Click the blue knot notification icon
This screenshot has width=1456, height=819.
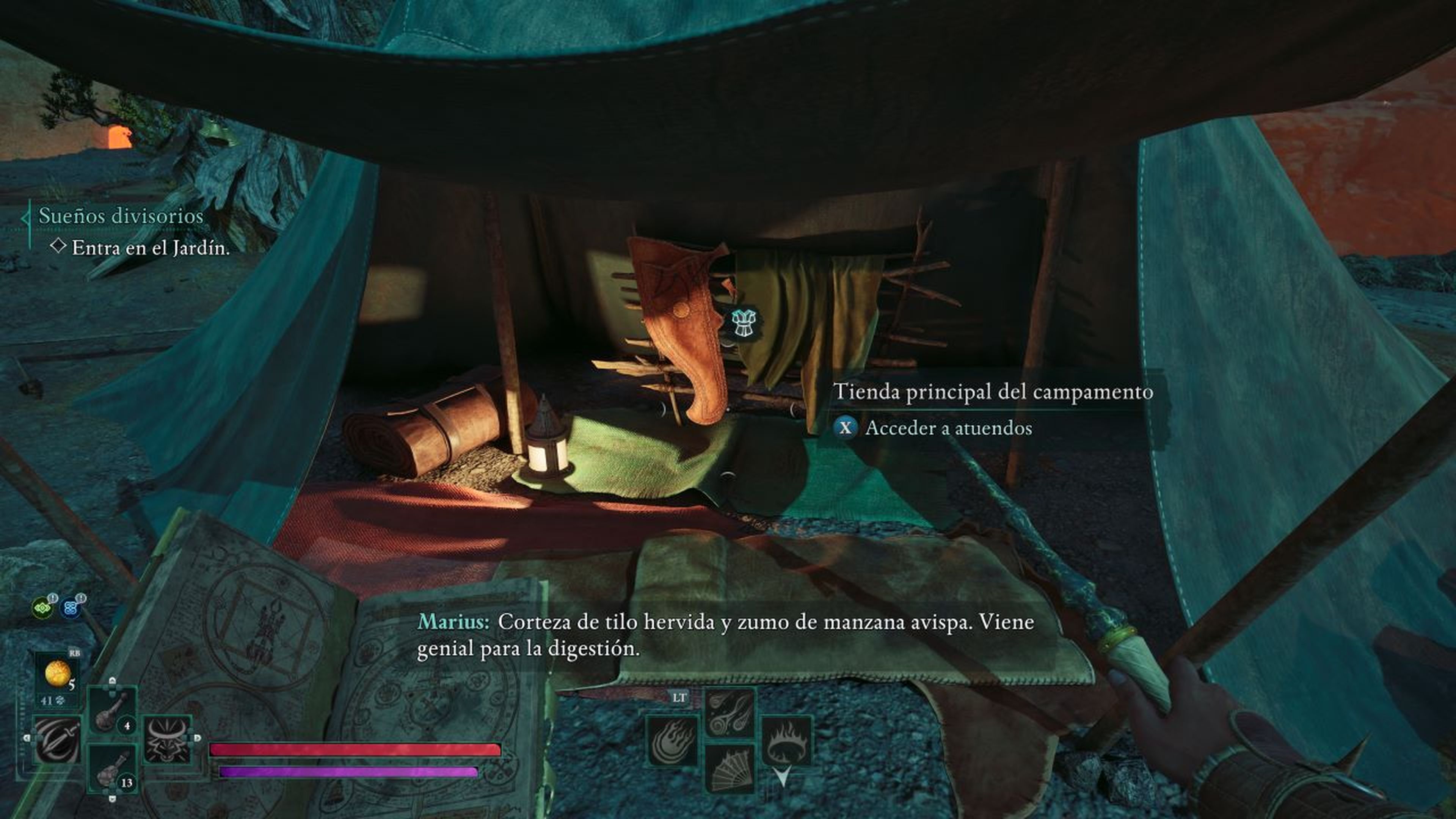click(x=71, y=608)
